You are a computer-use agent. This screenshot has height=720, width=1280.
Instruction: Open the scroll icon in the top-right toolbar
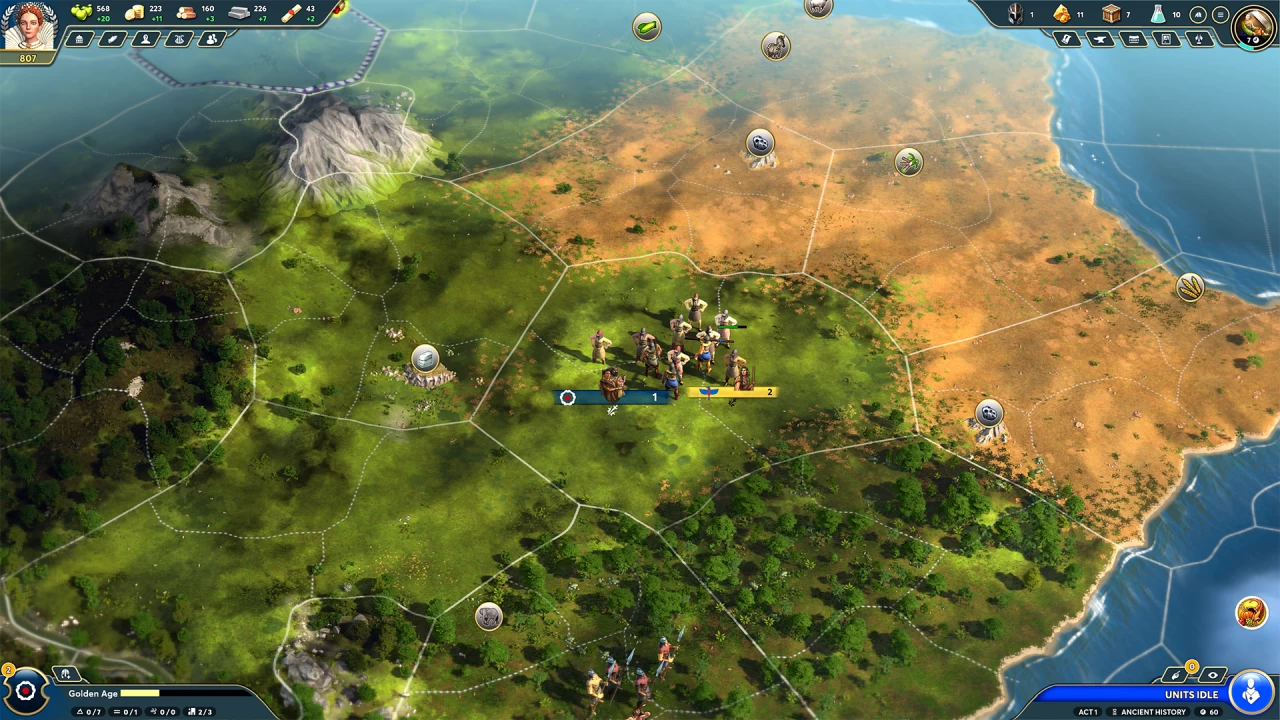1066,40
